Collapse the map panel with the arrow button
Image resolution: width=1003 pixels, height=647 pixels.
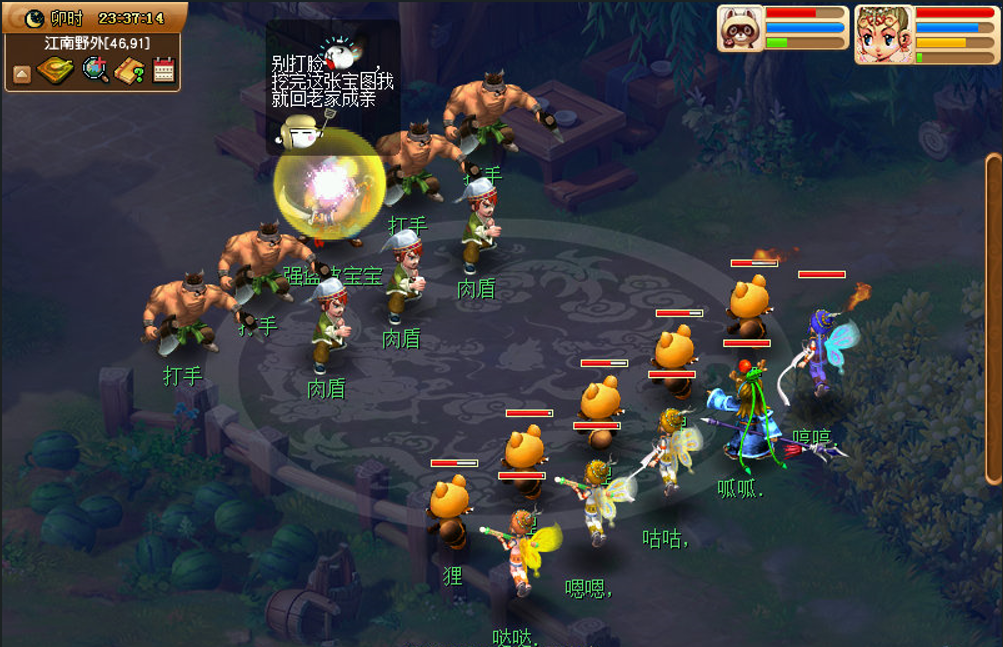click(x=22, y=73)
